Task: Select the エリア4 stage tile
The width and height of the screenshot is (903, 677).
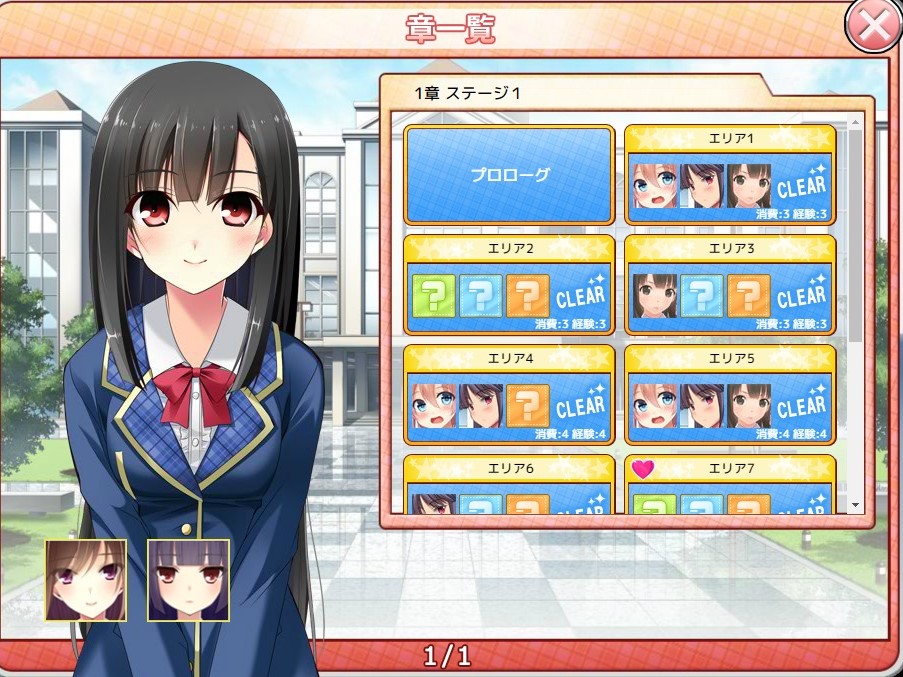Action: 509,395
